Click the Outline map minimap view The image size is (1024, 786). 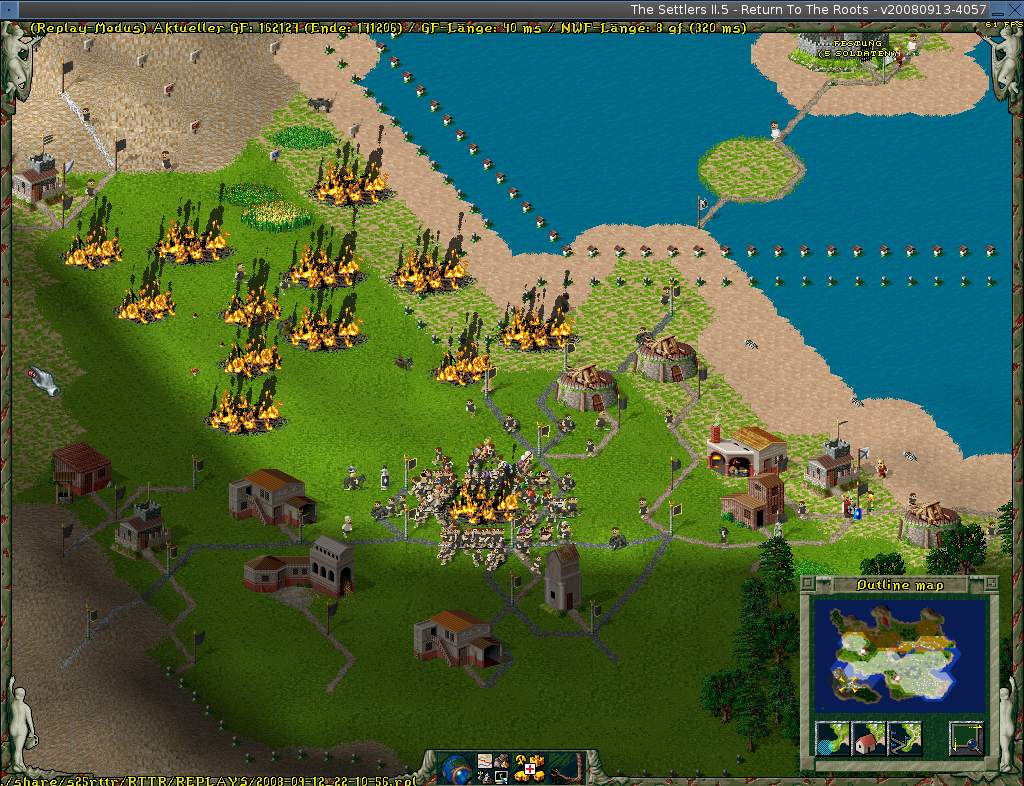point(899,655)
